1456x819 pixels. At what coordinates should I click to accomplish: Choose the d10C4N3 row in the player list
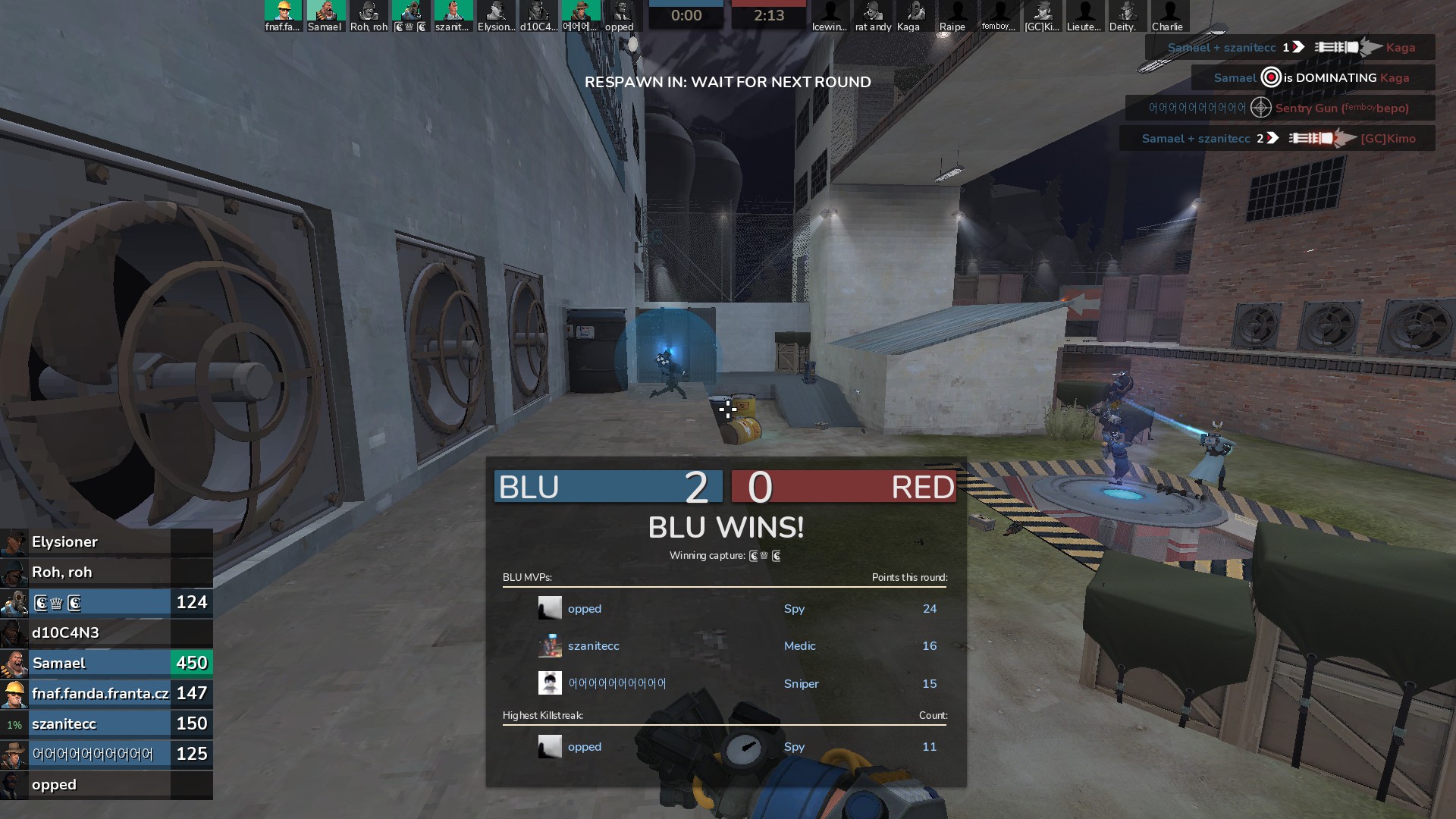[x=106, y=633]
